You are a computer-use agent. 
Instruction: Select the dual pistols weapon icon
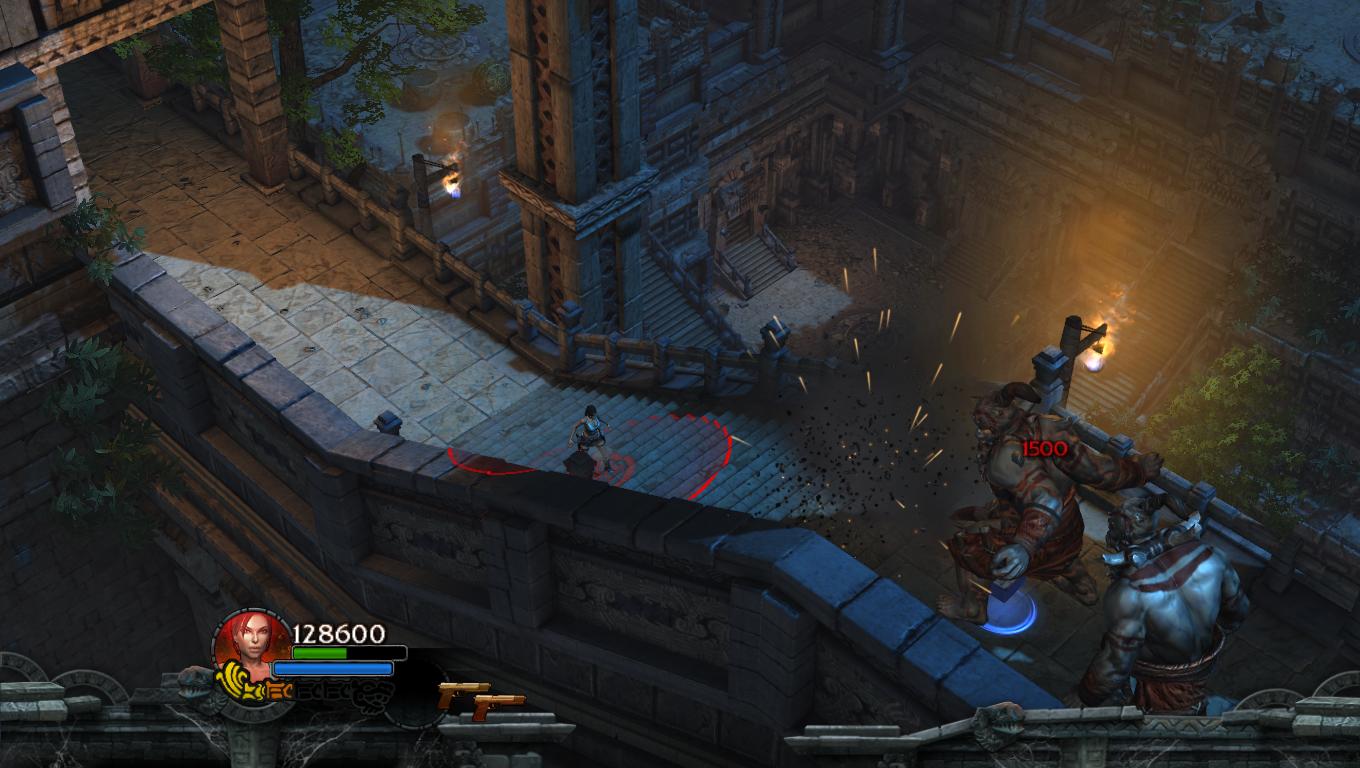(481, 699)
